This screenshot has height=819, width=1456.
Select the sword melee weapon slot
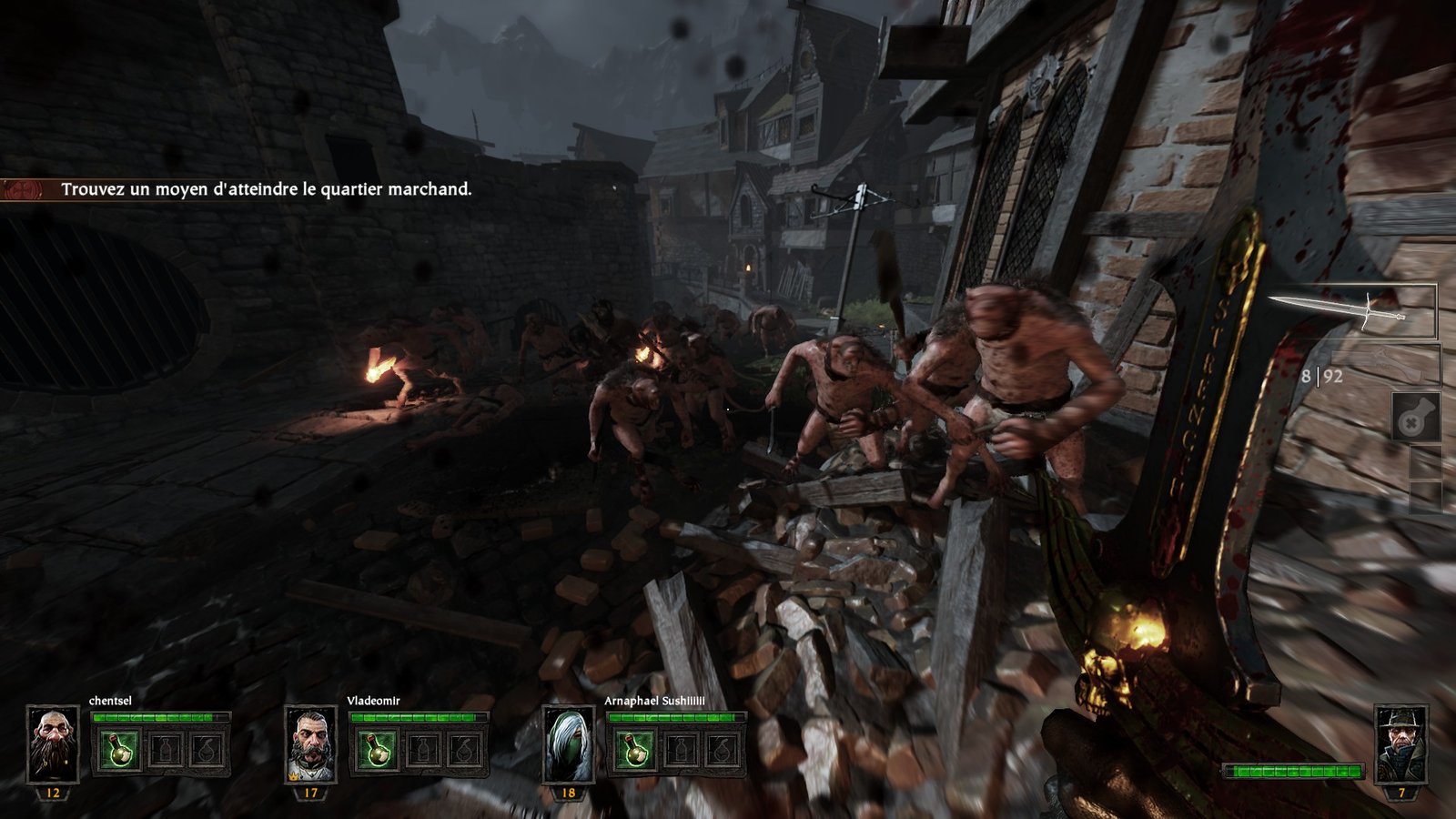point(1351,311)
